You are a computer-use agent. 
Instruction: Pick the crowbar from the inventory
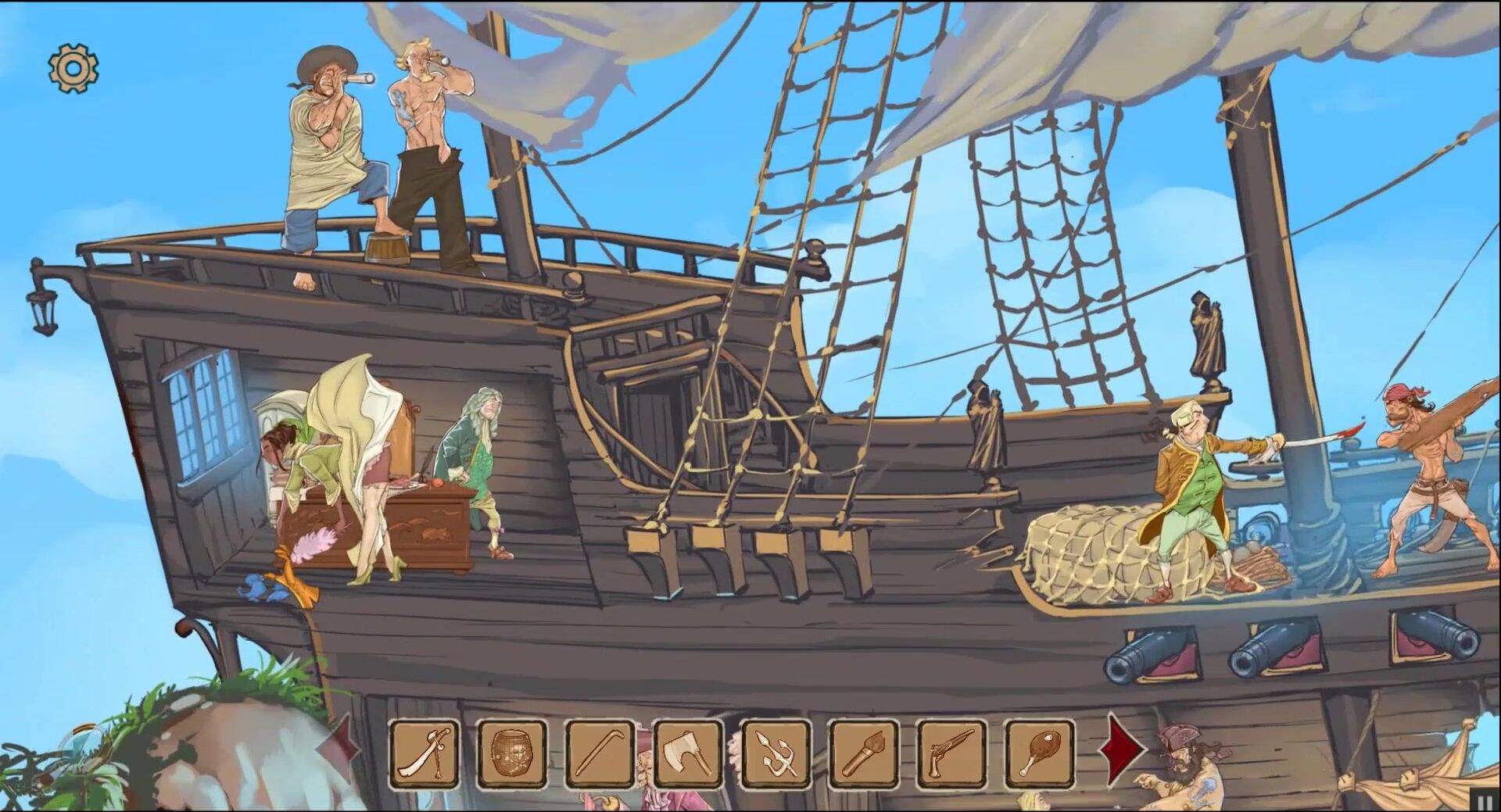[600, 754]
